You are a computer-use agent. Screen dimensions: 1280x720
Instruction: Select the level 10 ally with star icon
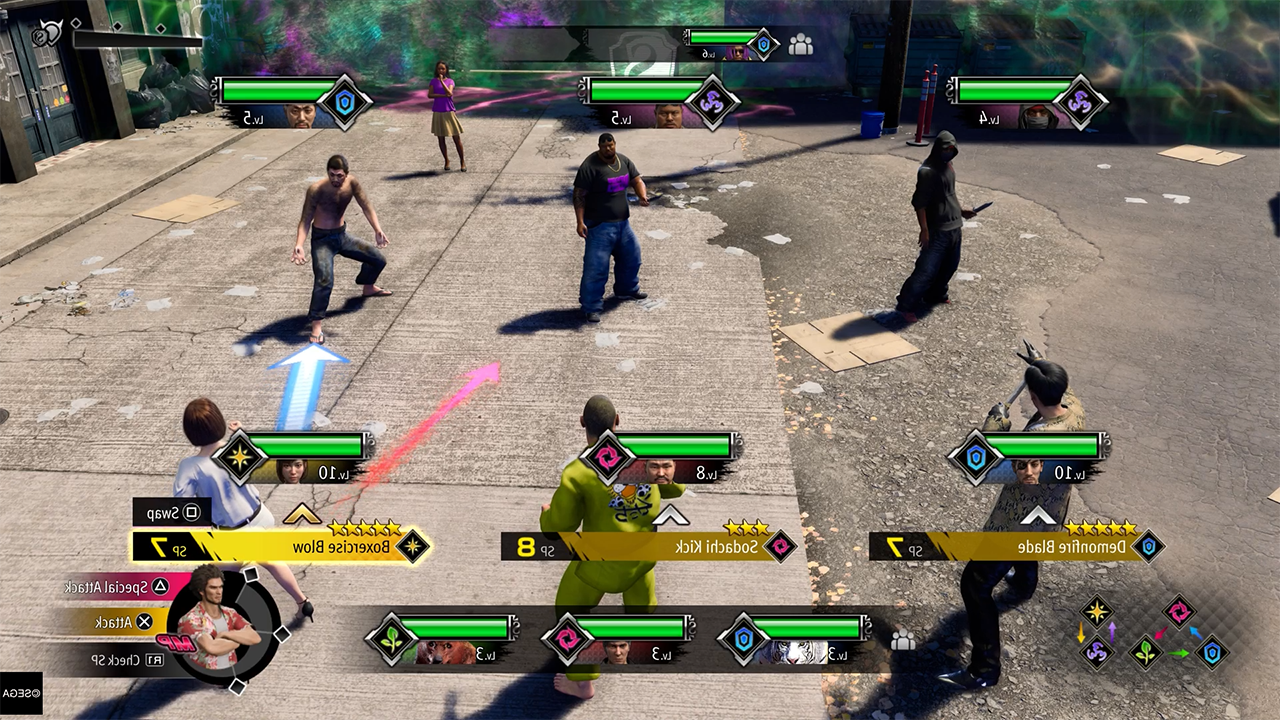click(x=290, y=470)
